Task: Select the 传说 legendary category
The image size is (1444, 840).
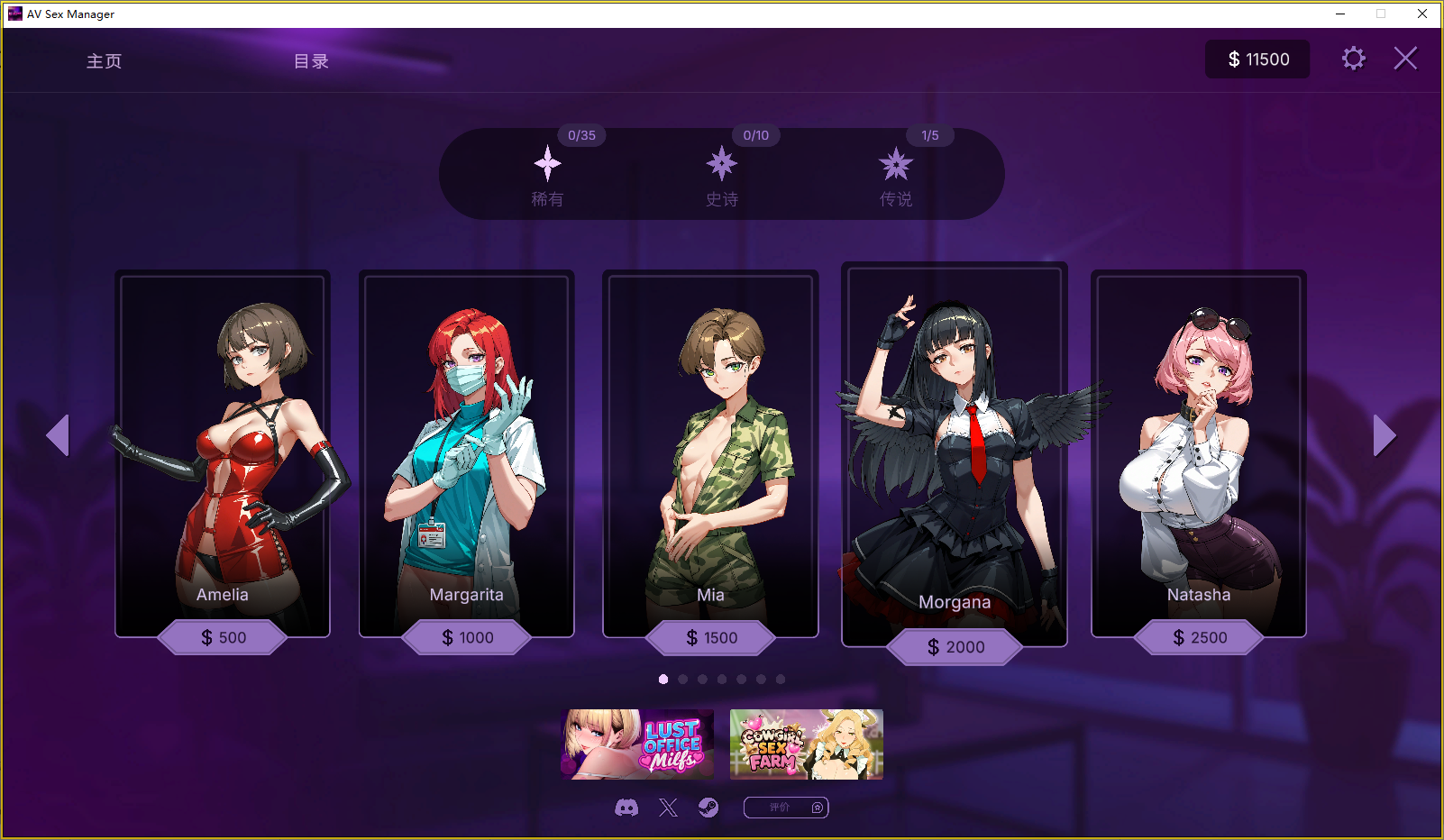Action: (x=896, y=176)
